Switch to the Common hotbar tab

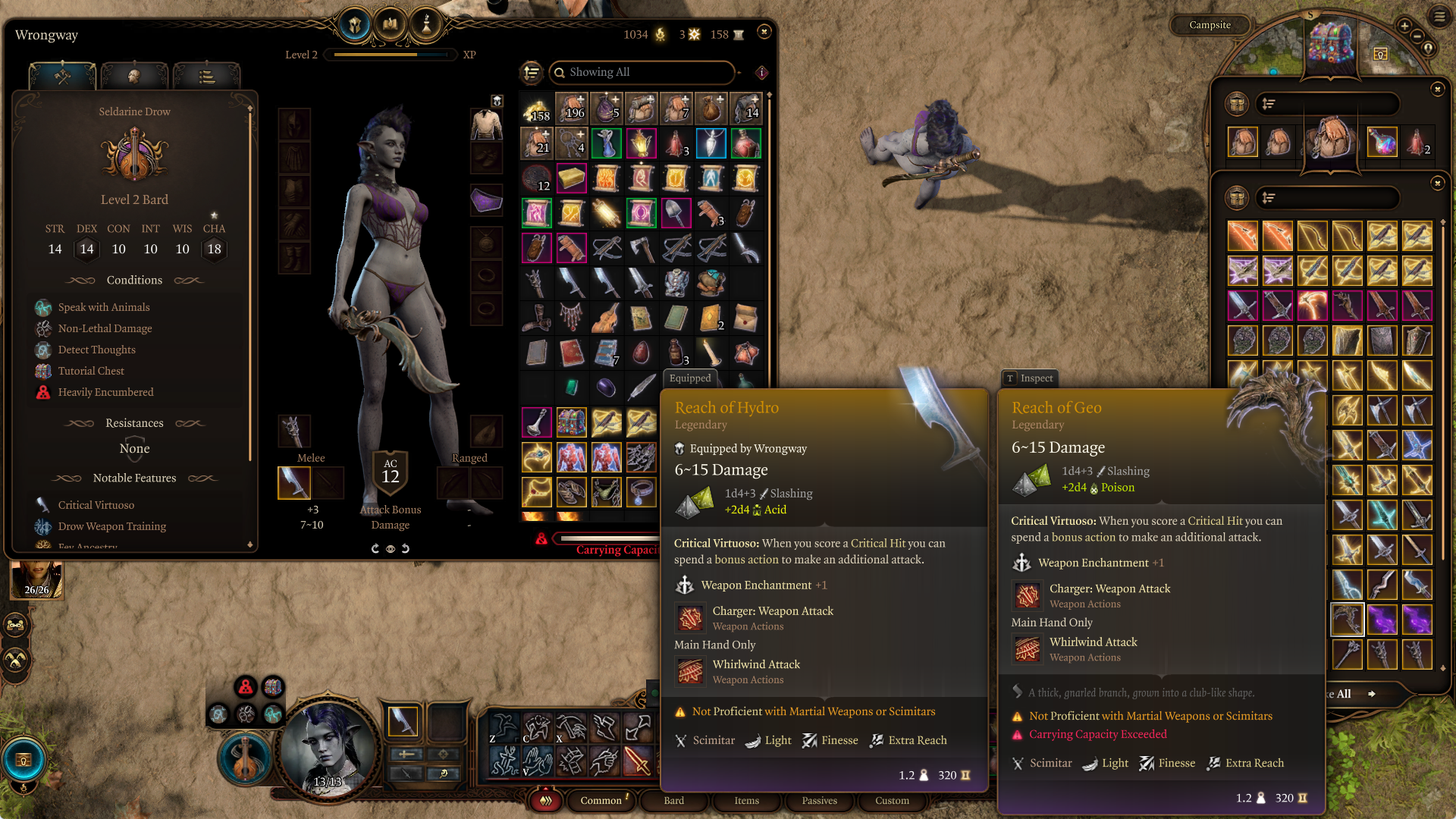pyautogui.click(x=601, y=801)
